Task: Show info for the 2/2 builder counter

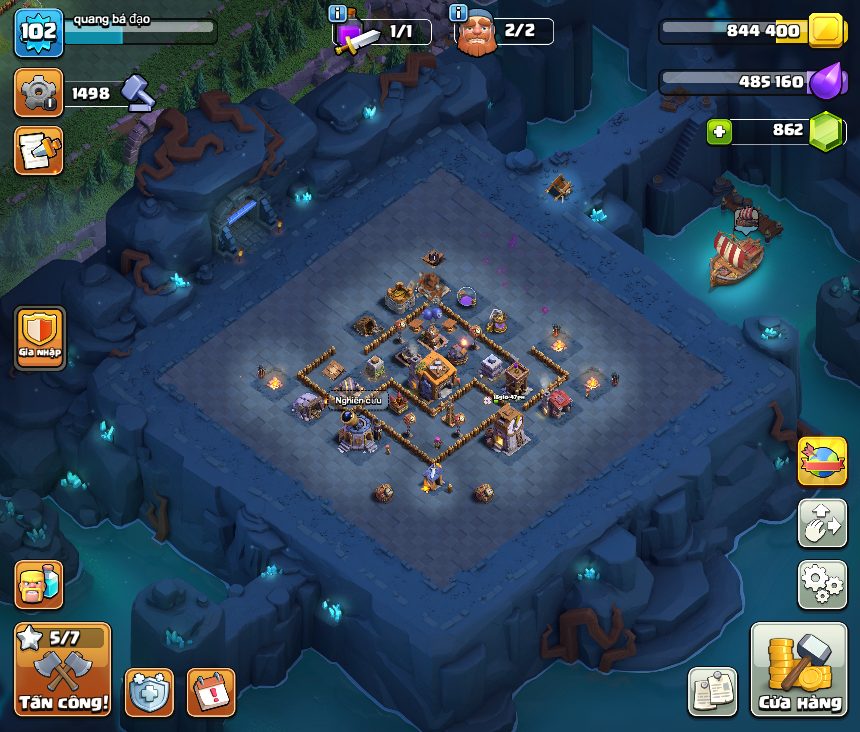Action: [x=459, y=13]
